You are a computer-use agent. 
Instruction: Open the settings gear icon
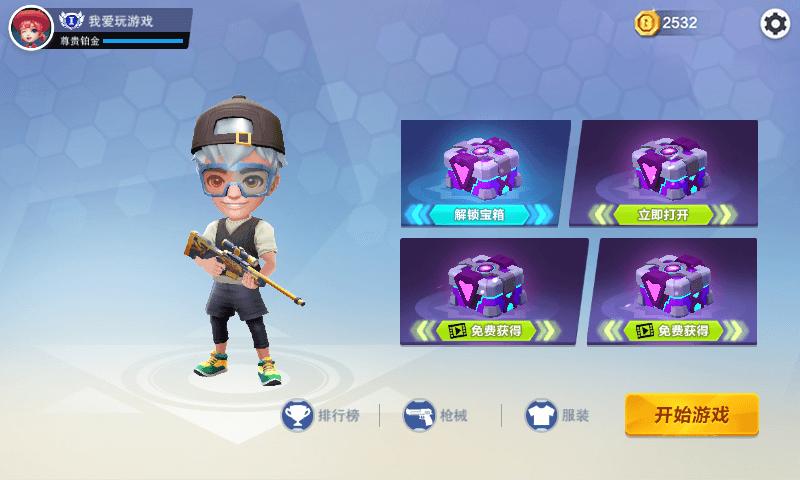point(775,24)
